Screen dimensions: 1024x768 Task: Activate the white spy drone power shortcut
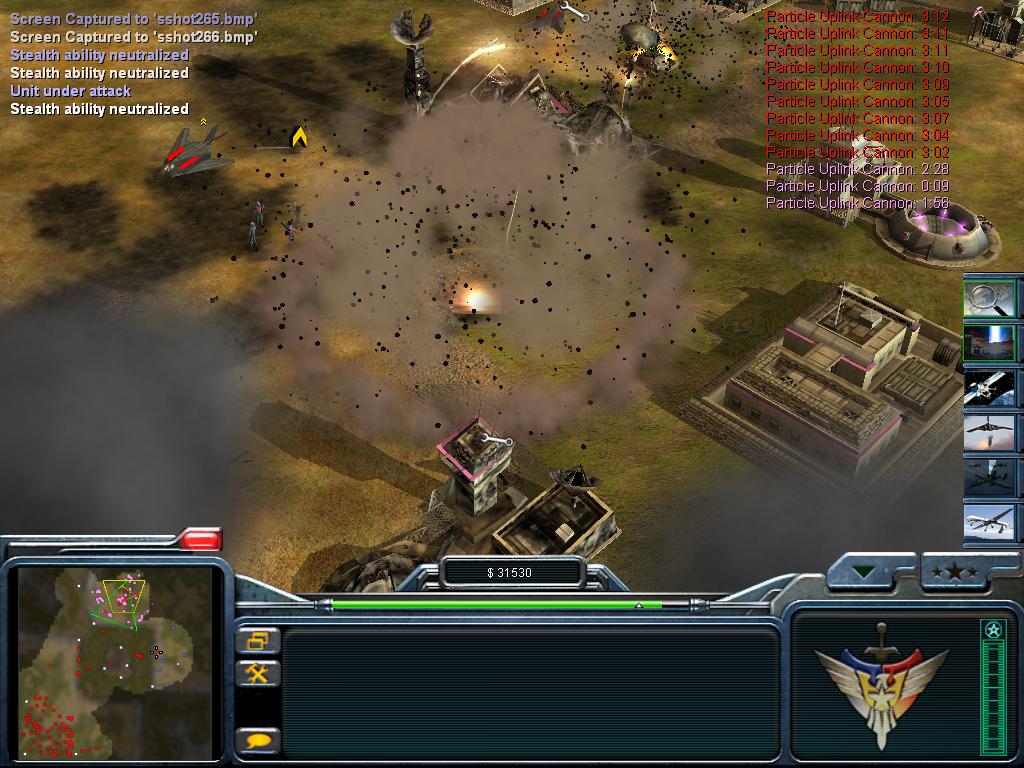click(x=990, y=522)
